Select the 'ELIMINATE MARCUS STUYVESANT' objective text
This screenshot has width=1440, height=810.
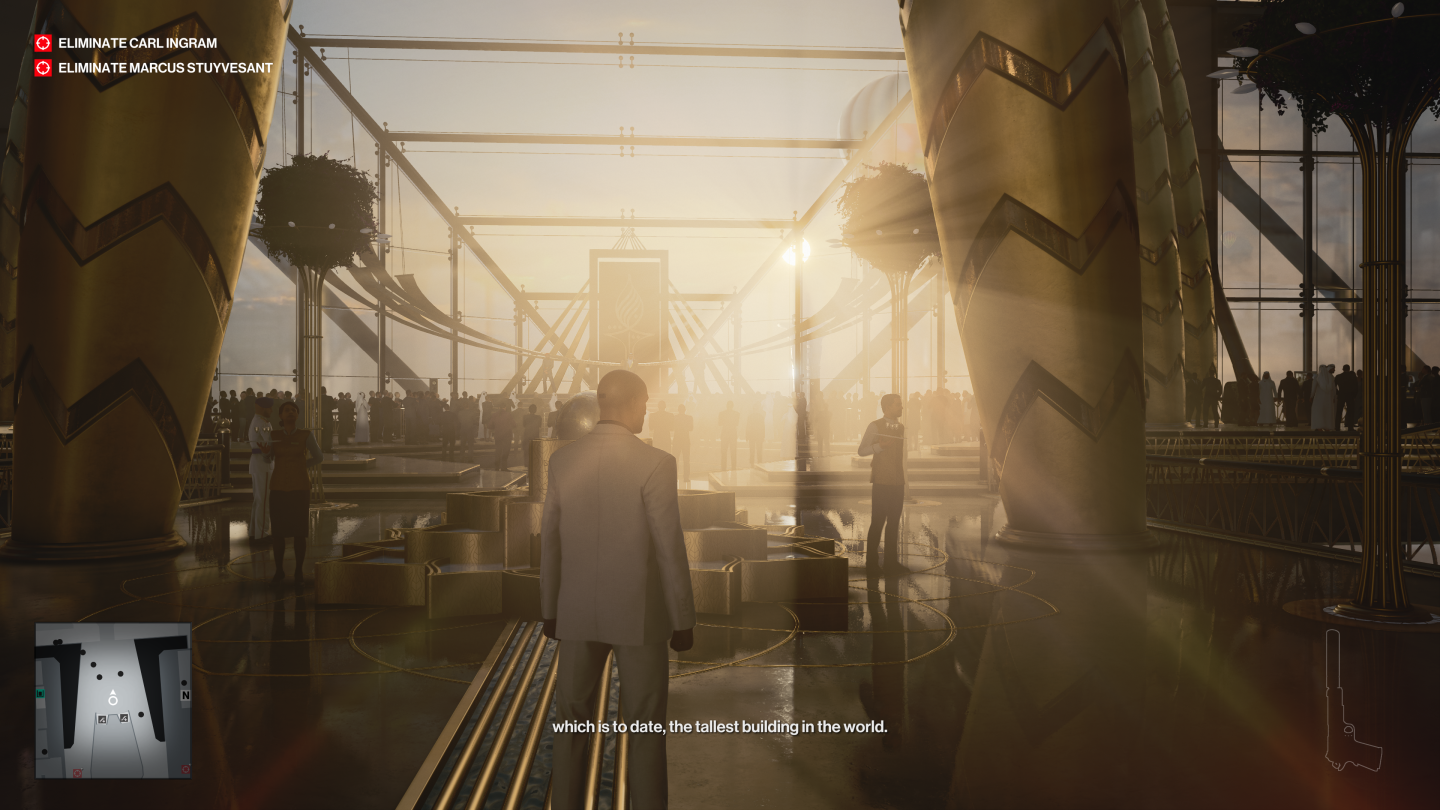163,68
